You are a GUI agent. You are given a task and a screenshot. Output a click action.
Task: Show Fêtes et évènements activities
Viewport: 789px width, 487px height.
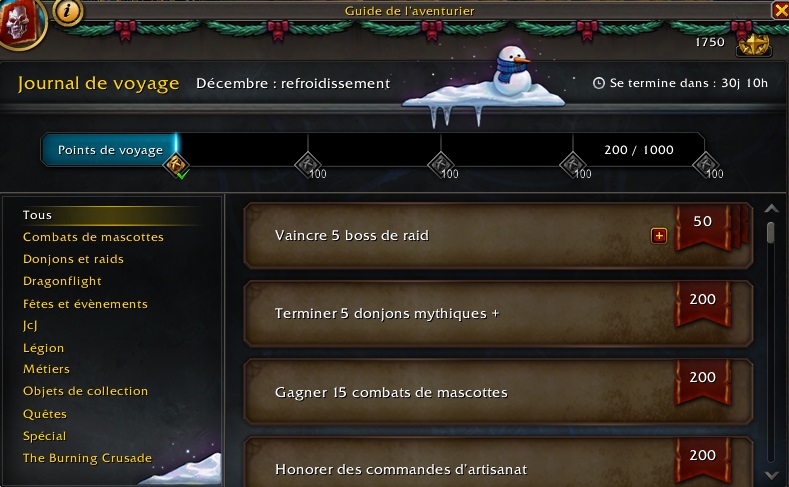pyautogui.click(x=85, y=304)
